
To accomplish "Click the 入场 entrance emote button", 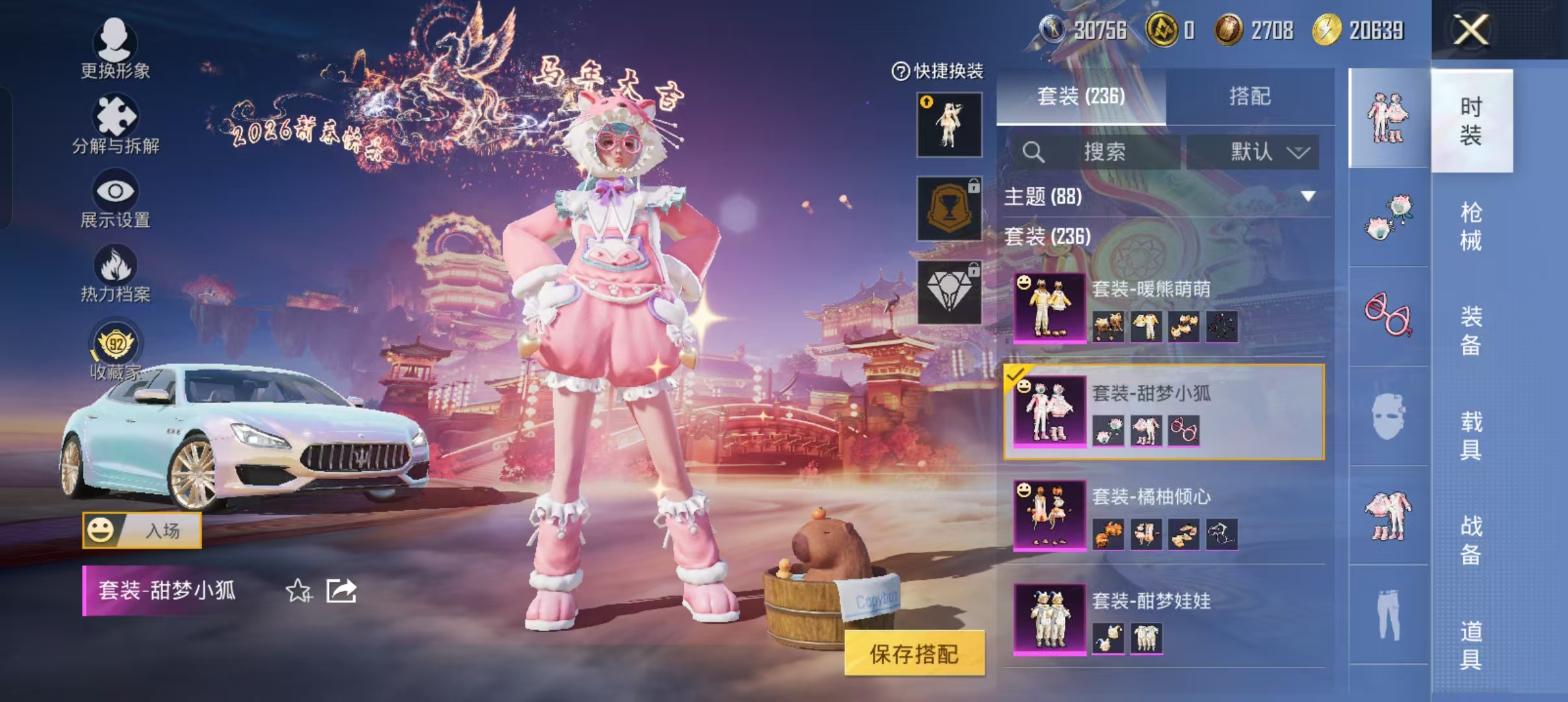I will click(143, 529).
